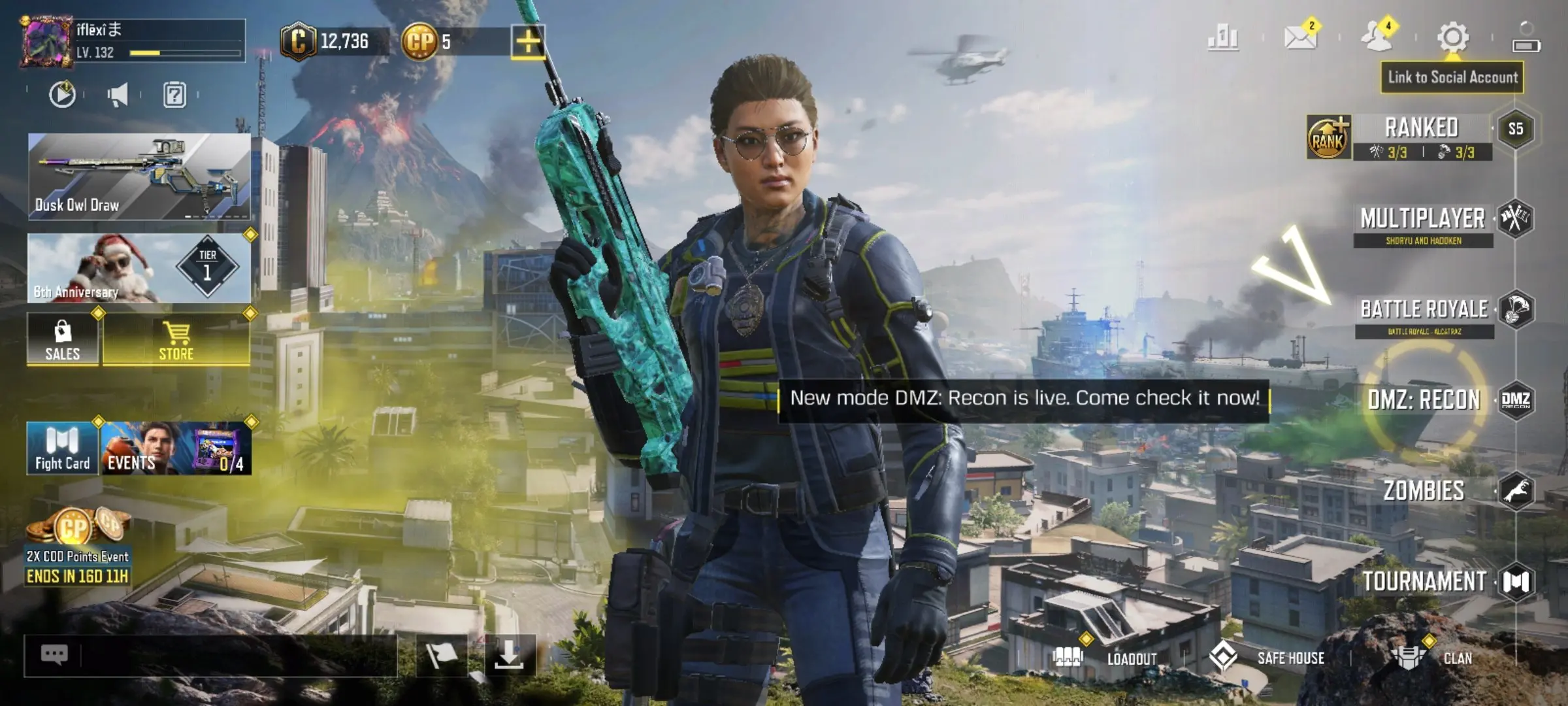Visit the Store
The image size is (1568, 706).
tap(176, 340)
